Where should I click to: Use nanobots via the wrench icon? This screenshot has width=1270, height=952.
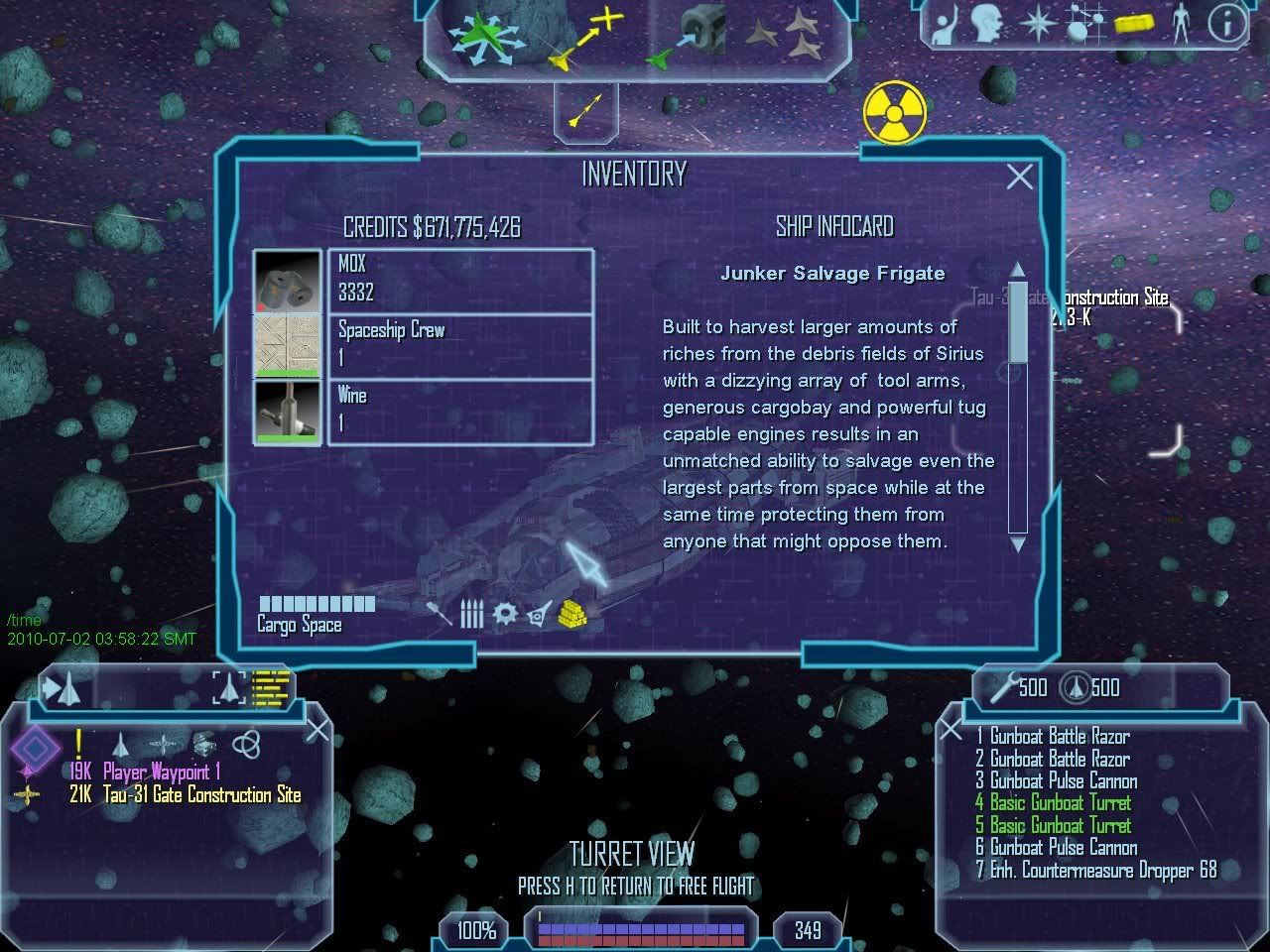point(1005,686)
